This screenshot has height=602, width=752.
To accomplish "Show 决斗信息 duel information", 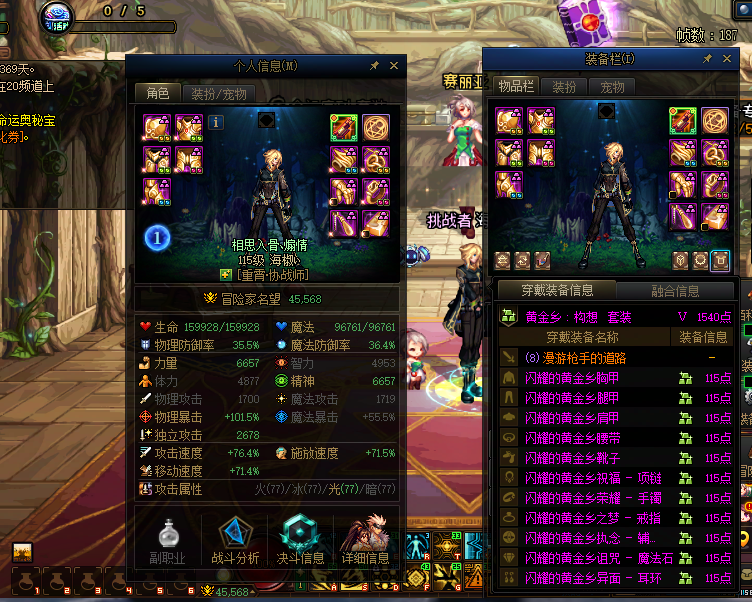I will point(300,540).
